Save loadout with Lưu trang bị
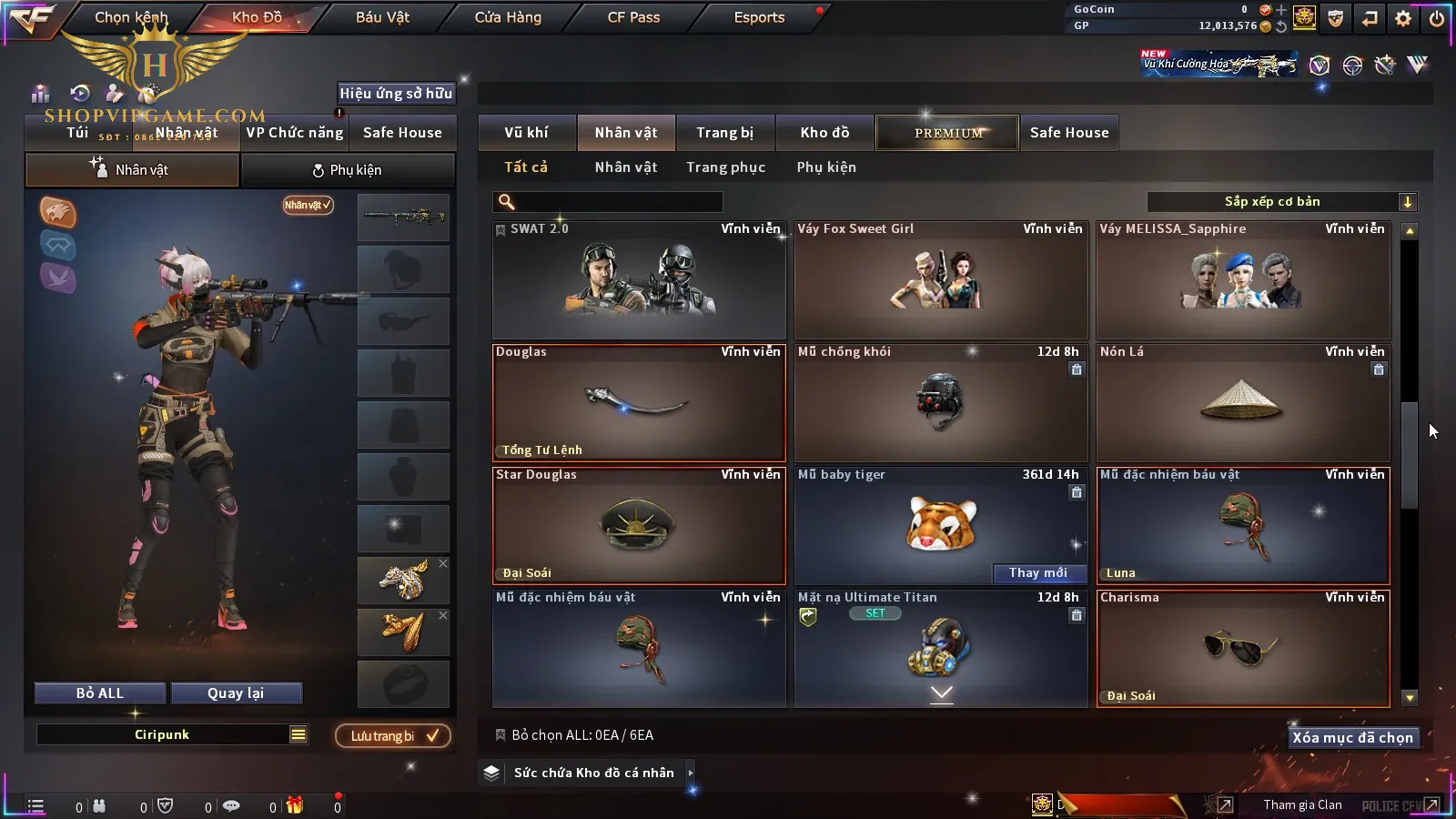1456x819 pixels. click(x=392, y=735)
